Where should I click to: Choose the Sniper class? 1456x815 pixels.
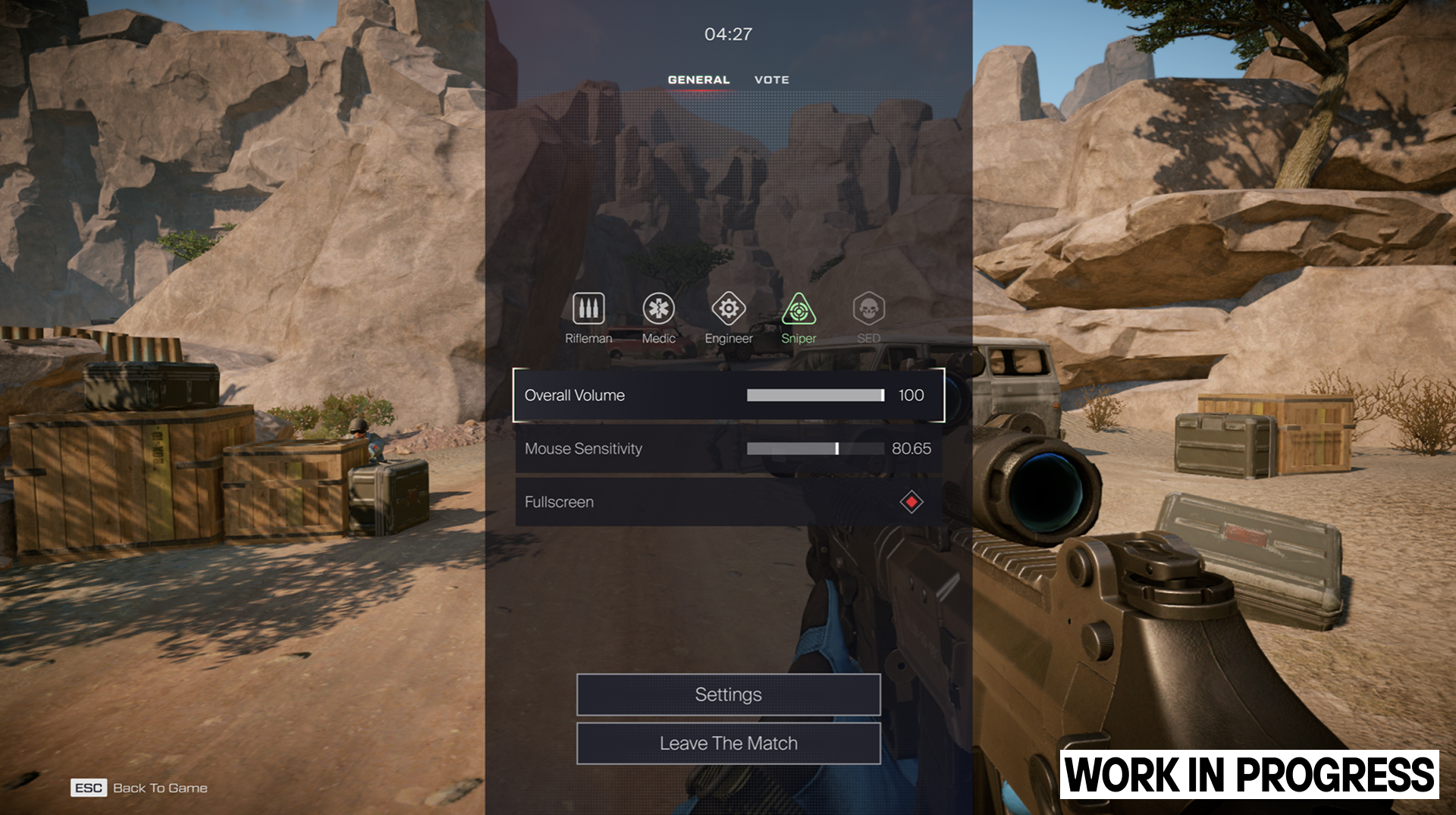coord(799,309)
